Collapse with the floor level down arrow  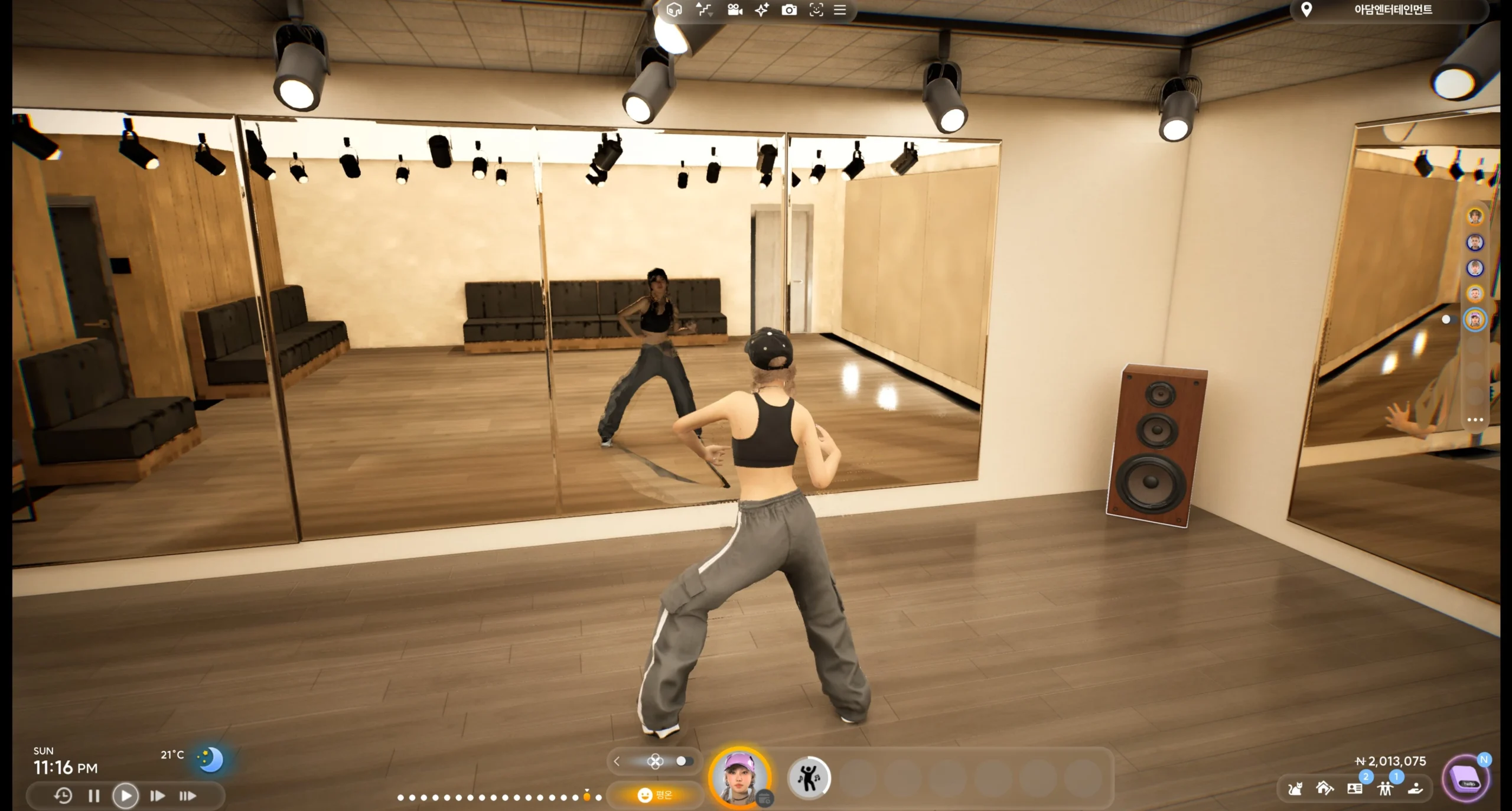[710, 15]
